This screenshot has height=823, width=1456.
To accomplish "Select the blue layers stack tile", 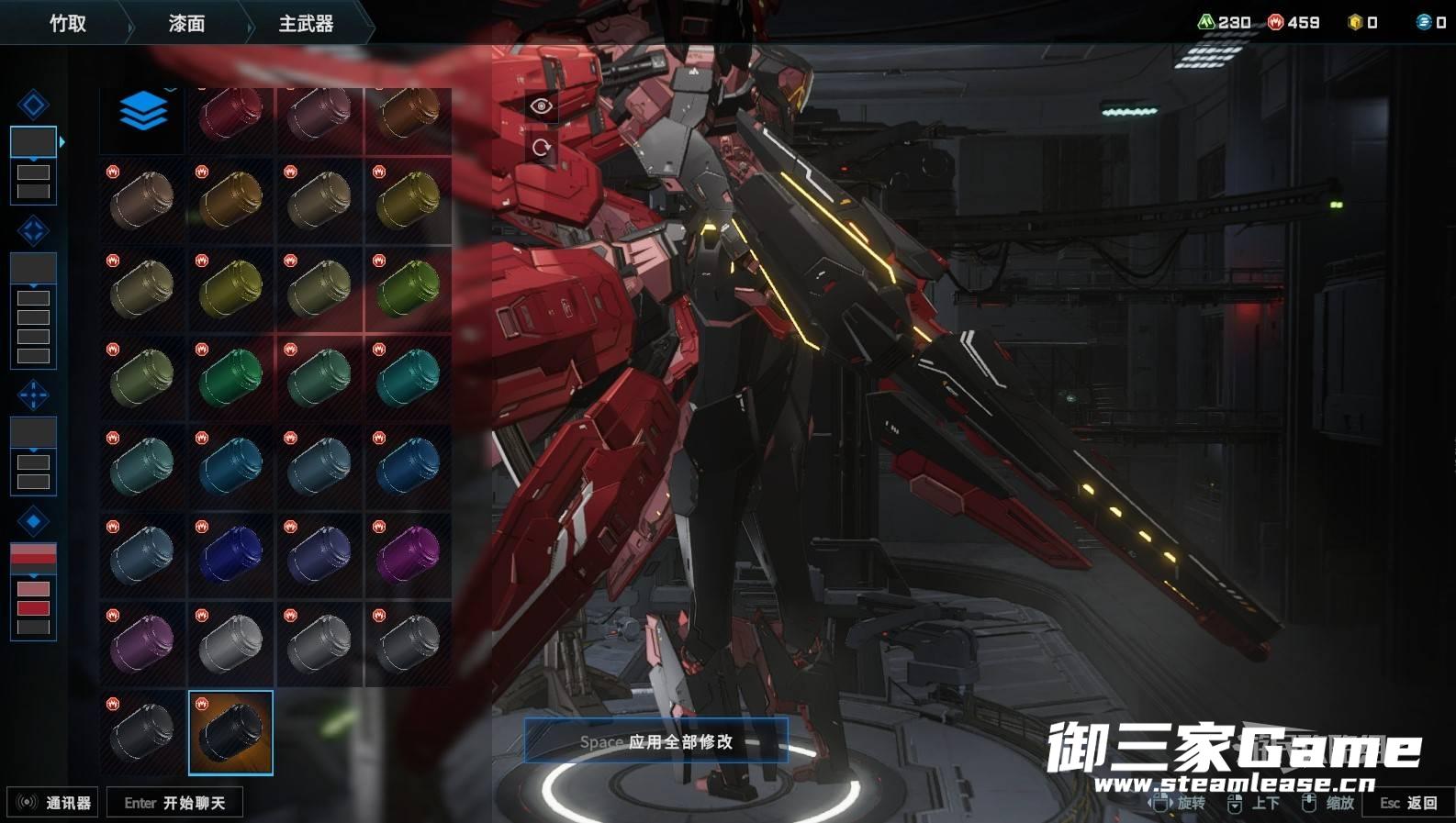I will tap(142, 113).
